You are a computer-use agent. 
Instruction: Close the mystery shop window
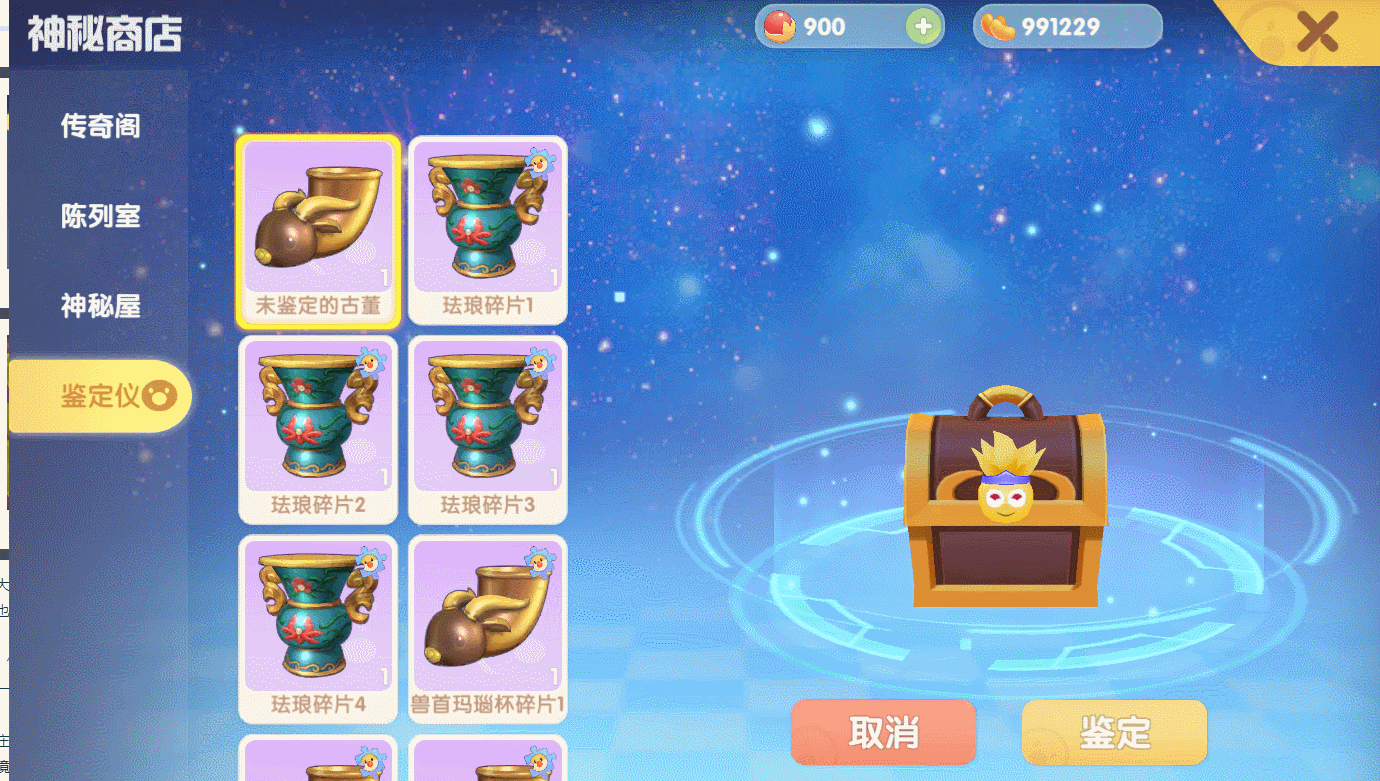1316,31
